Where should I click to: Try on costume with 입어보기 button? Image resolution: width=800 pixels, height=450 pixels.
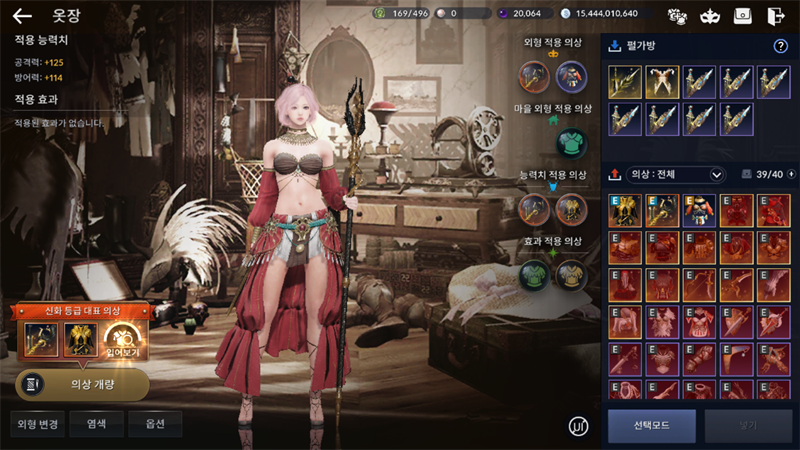[x=127, y=341]
